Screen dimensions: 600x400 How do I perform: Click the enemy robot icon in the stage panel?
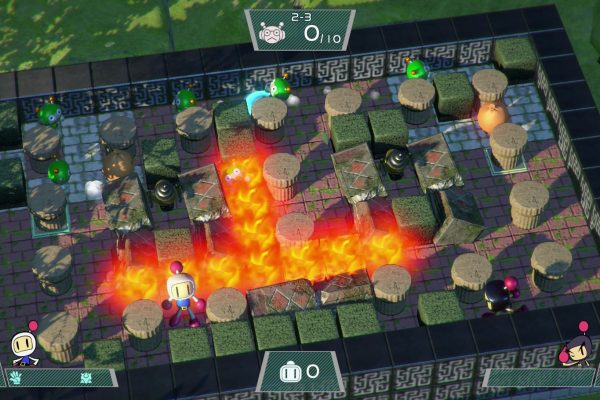point(270,33)
